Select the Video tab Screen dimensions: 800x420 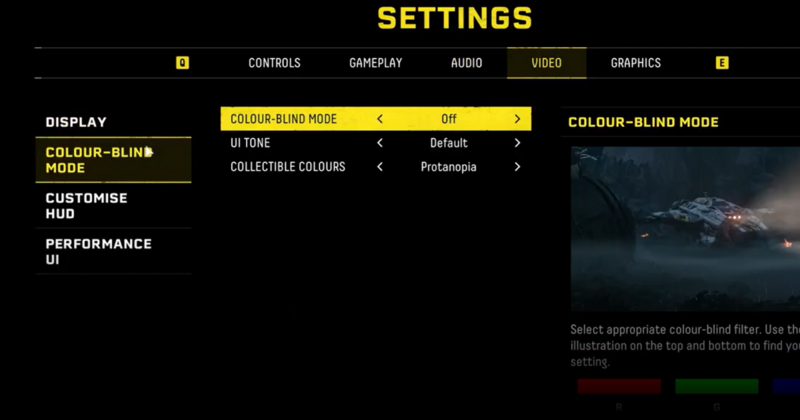(x=546, y=63)
